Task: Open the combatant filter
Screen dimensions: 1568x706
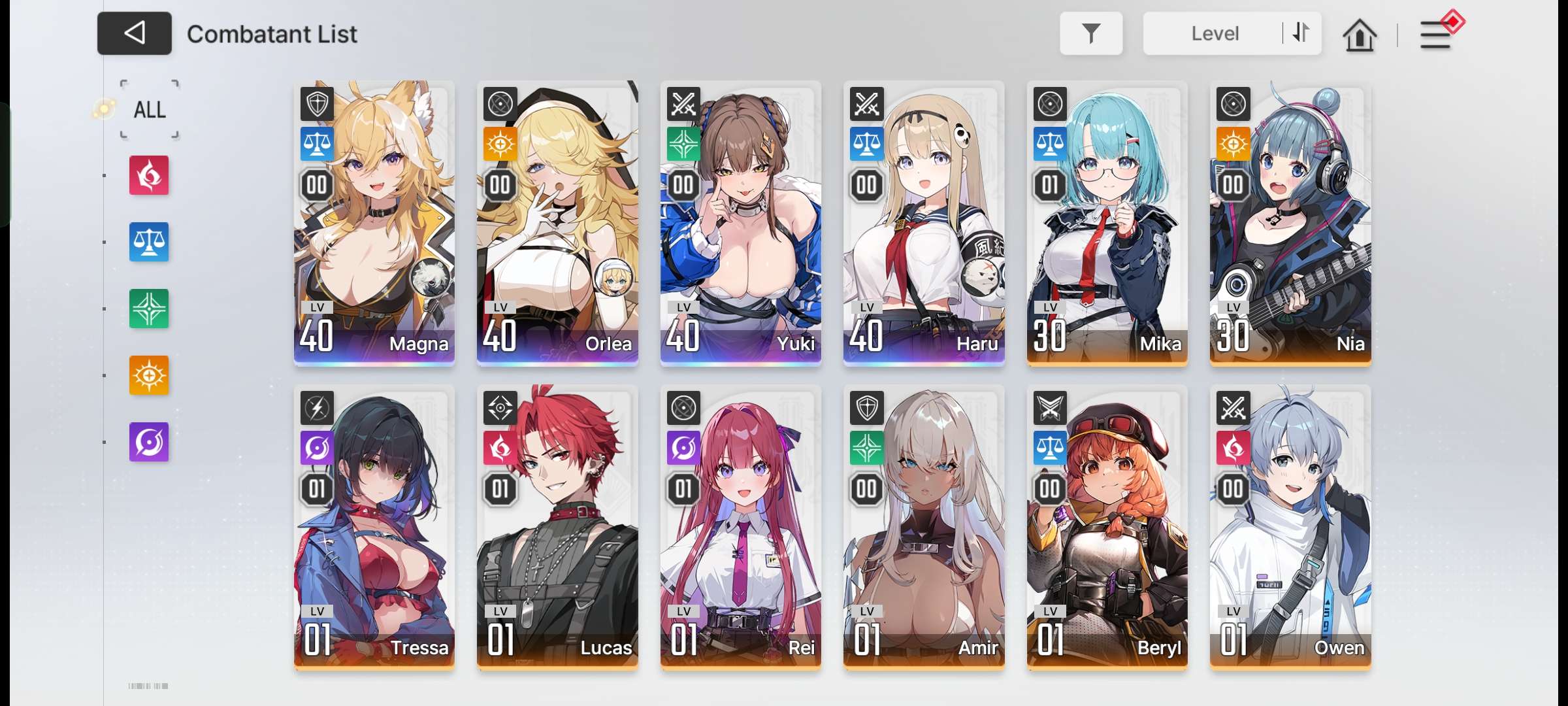Action: [x=1090, y=33]
